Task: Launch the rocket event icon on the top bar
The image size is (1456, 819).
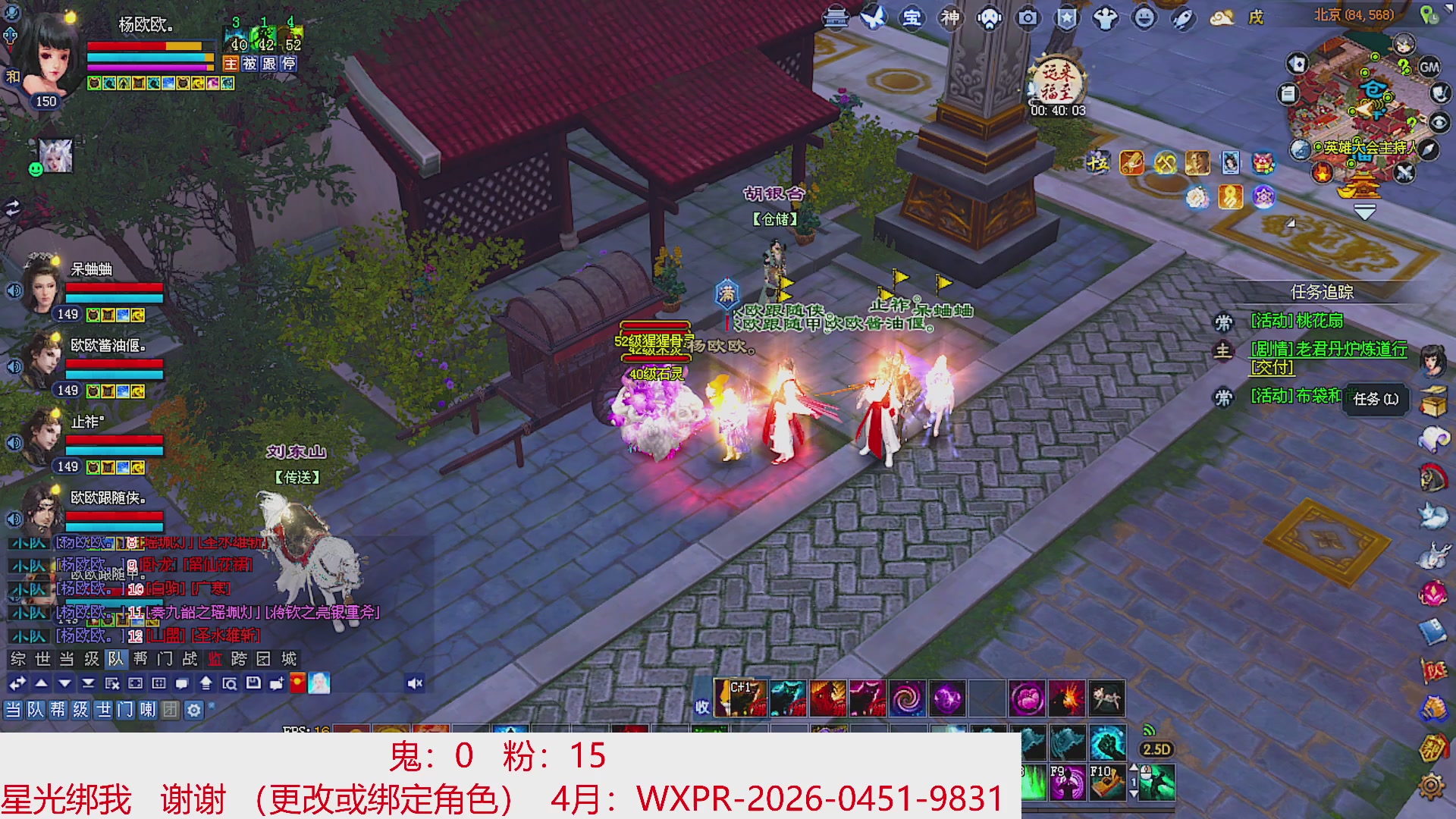Action: [x=1181, y=19]
